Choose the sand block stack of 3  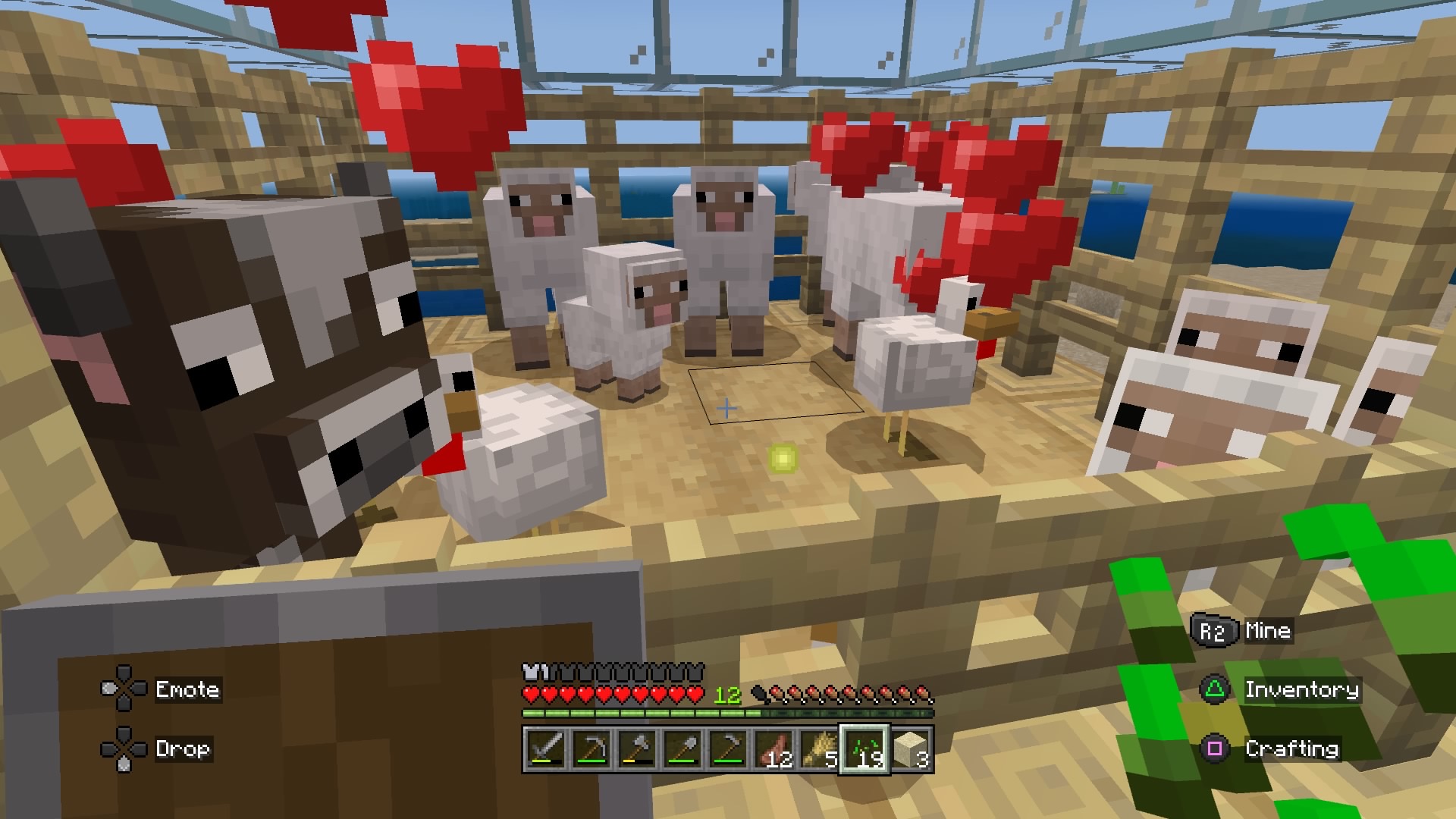[x=911, y=749]
